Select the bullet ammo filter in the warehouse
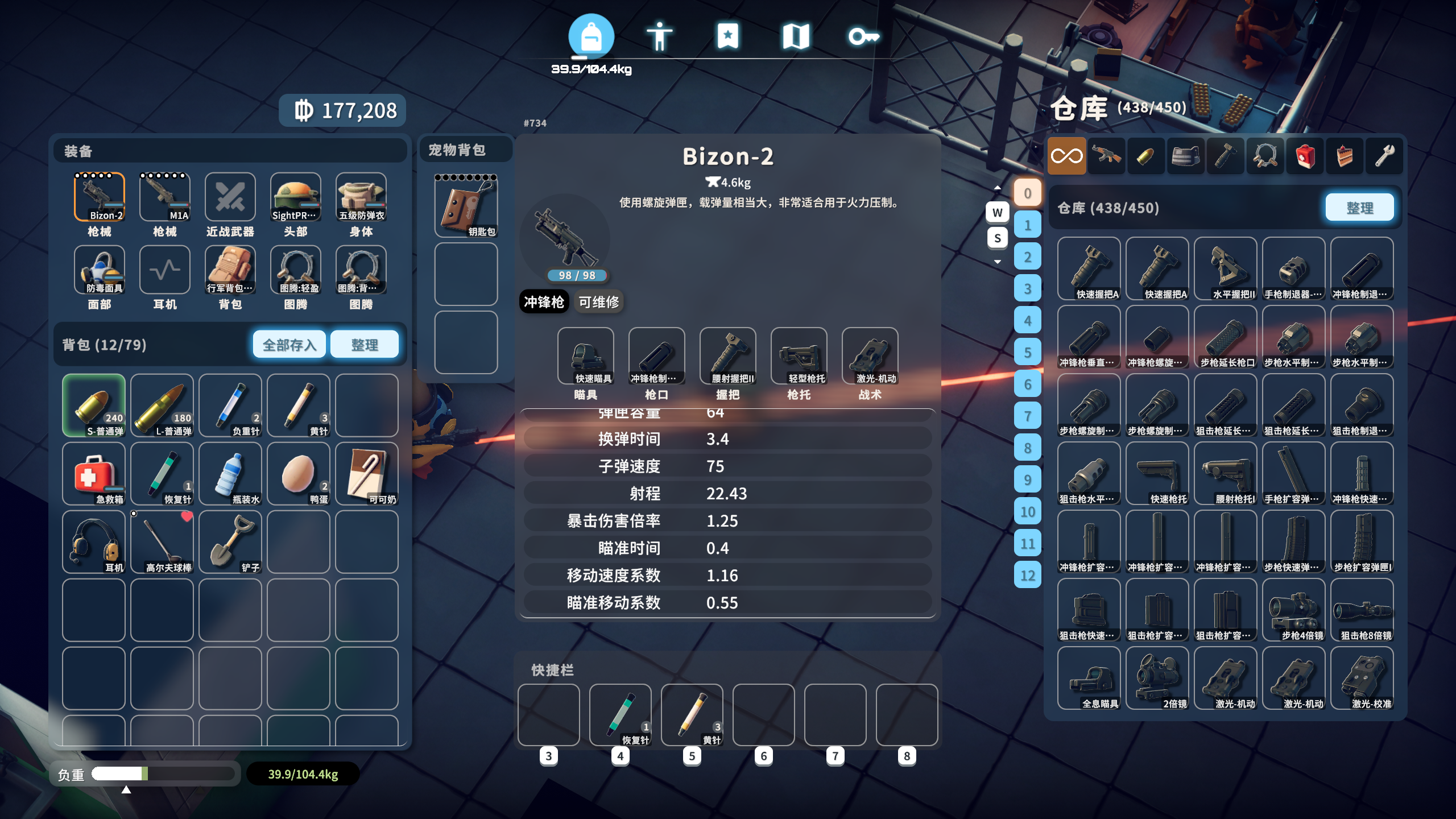 click(x=1146, y=155)
